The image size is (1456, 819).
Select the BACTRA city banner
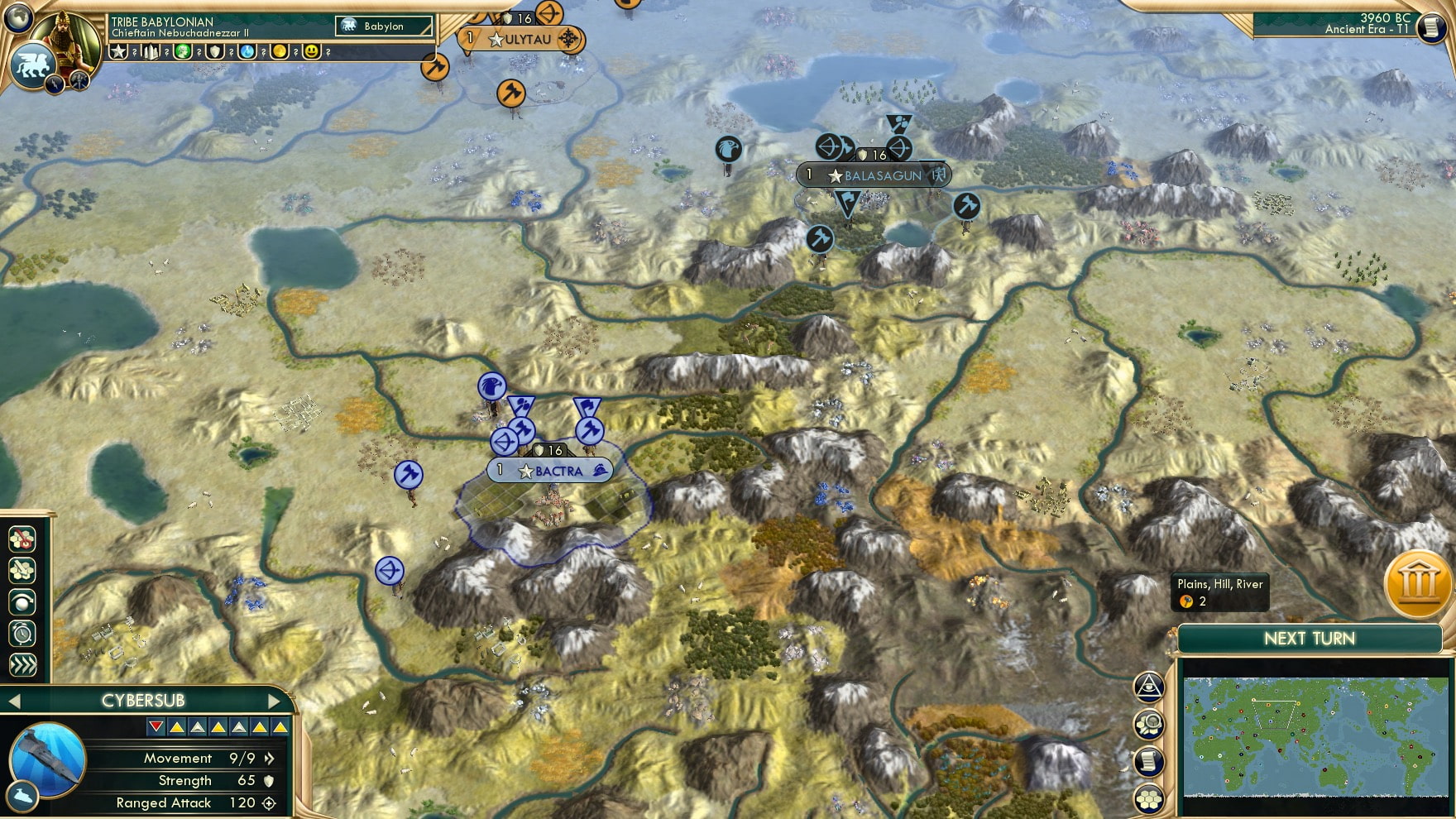click(548, 470)
